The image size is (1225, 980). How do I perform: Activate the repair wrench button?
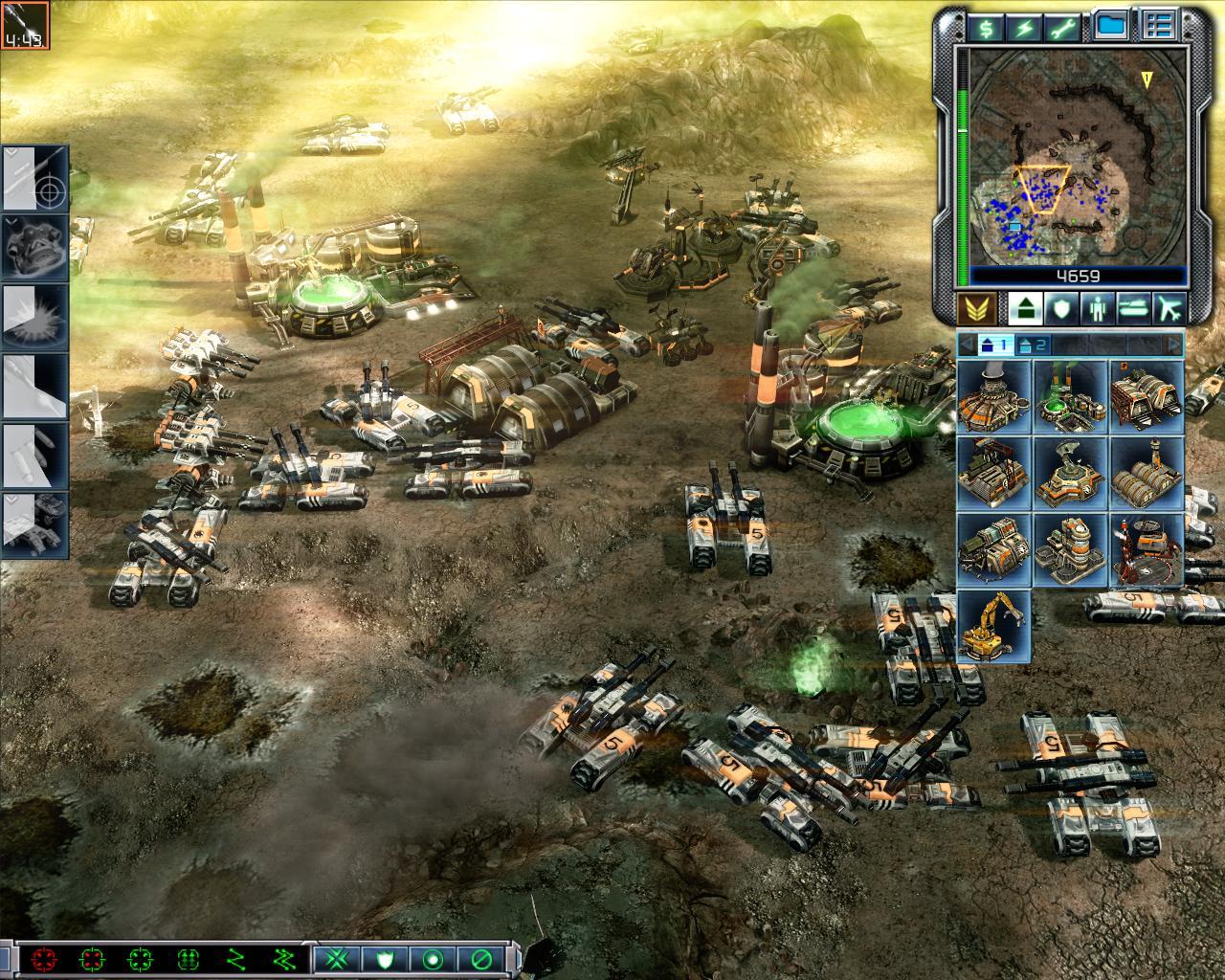pos(1065,27)
